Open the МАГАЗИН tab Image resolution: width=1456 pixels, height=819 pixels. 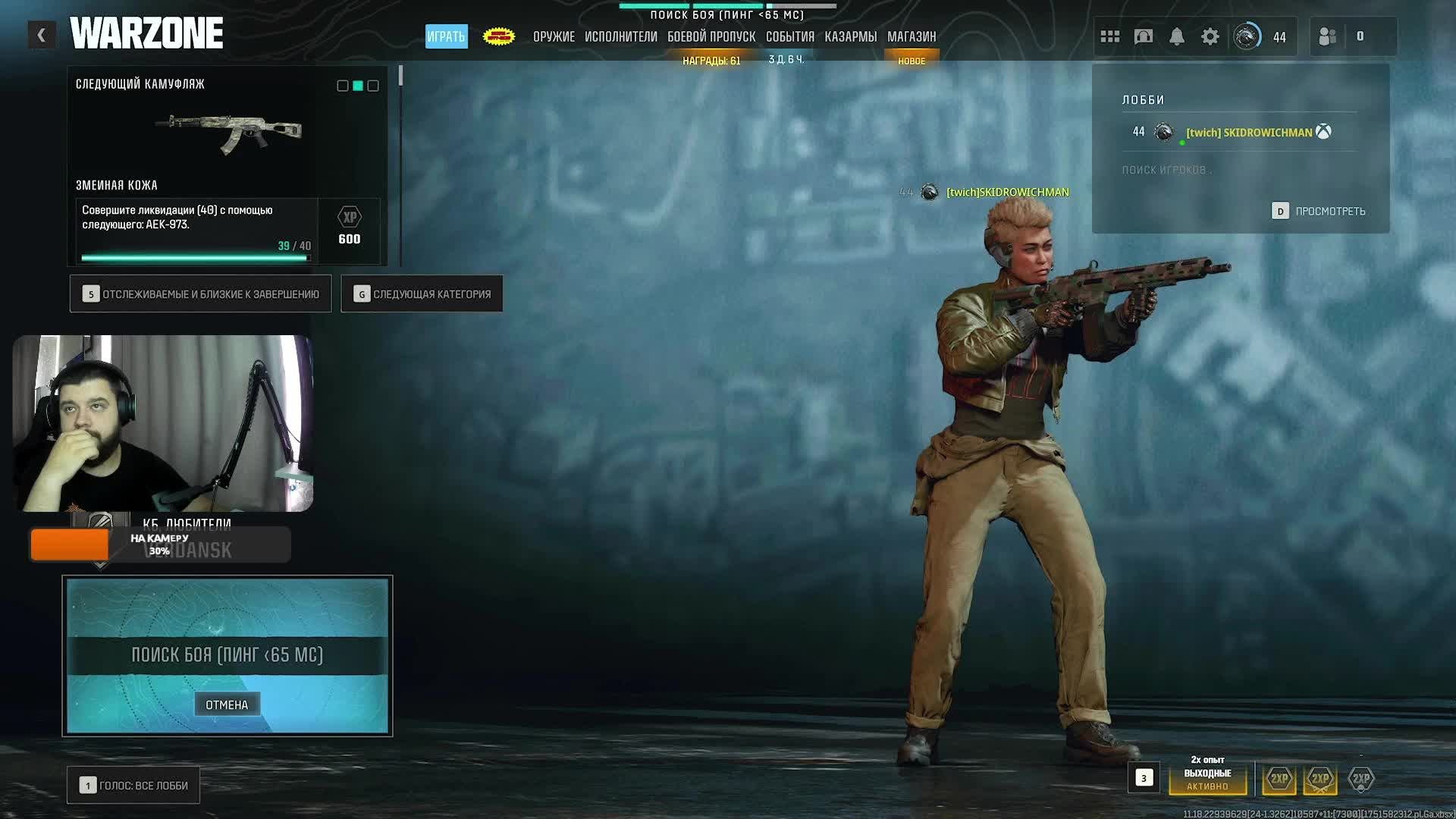point(911,36)
